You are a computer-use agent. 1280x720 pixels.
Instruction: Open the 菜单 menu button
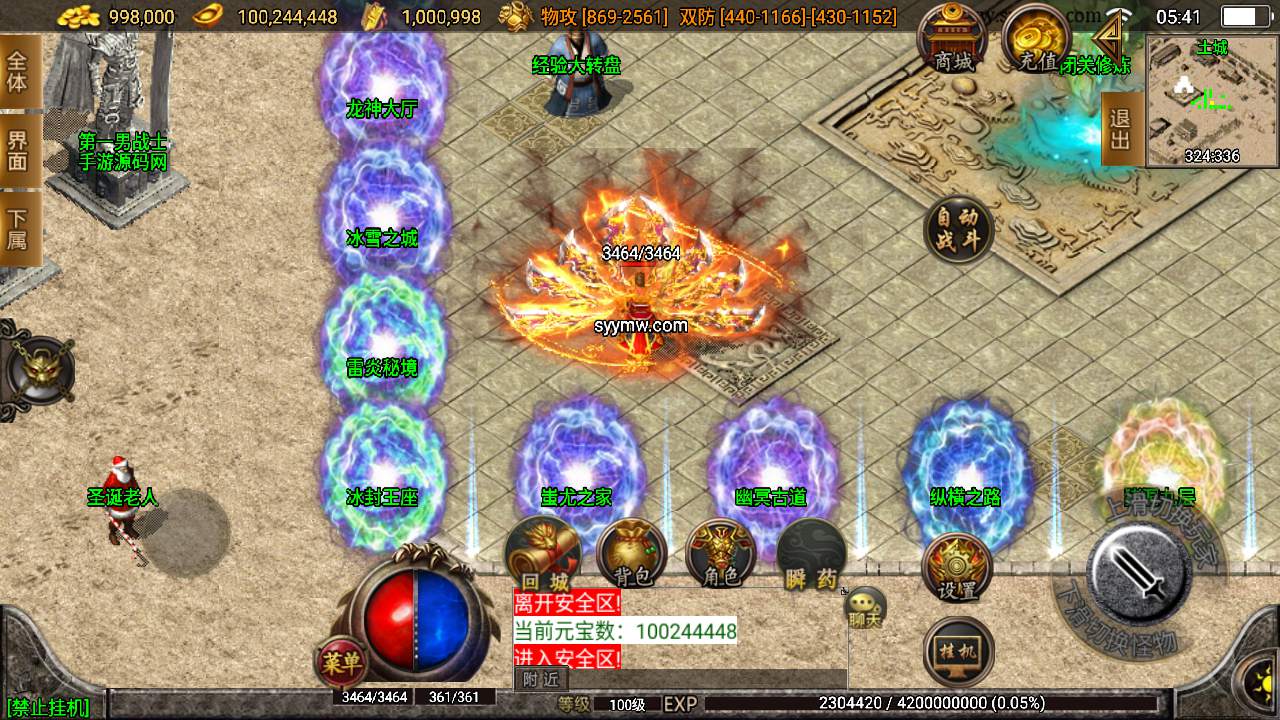tap(341, 661)
